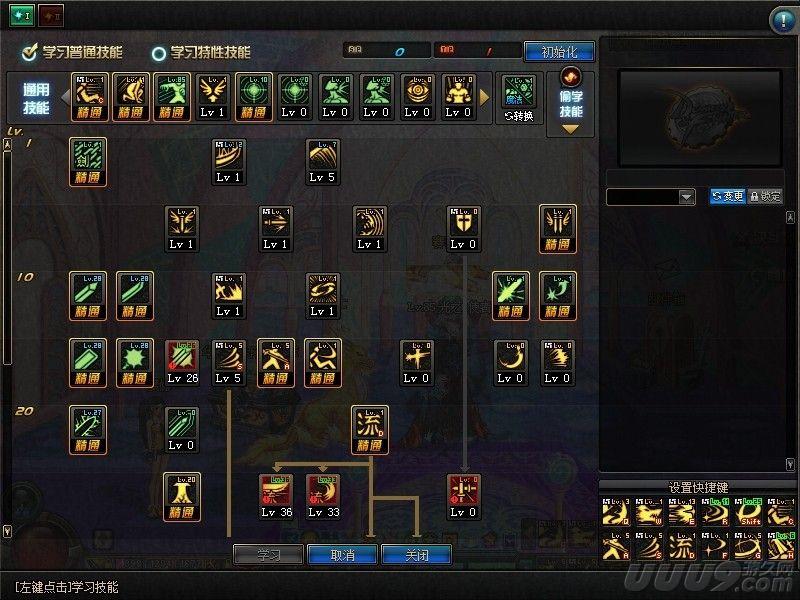Confirm with the 学习 learn button
This screenshot has width=800, height=600.
pos(268,554)
